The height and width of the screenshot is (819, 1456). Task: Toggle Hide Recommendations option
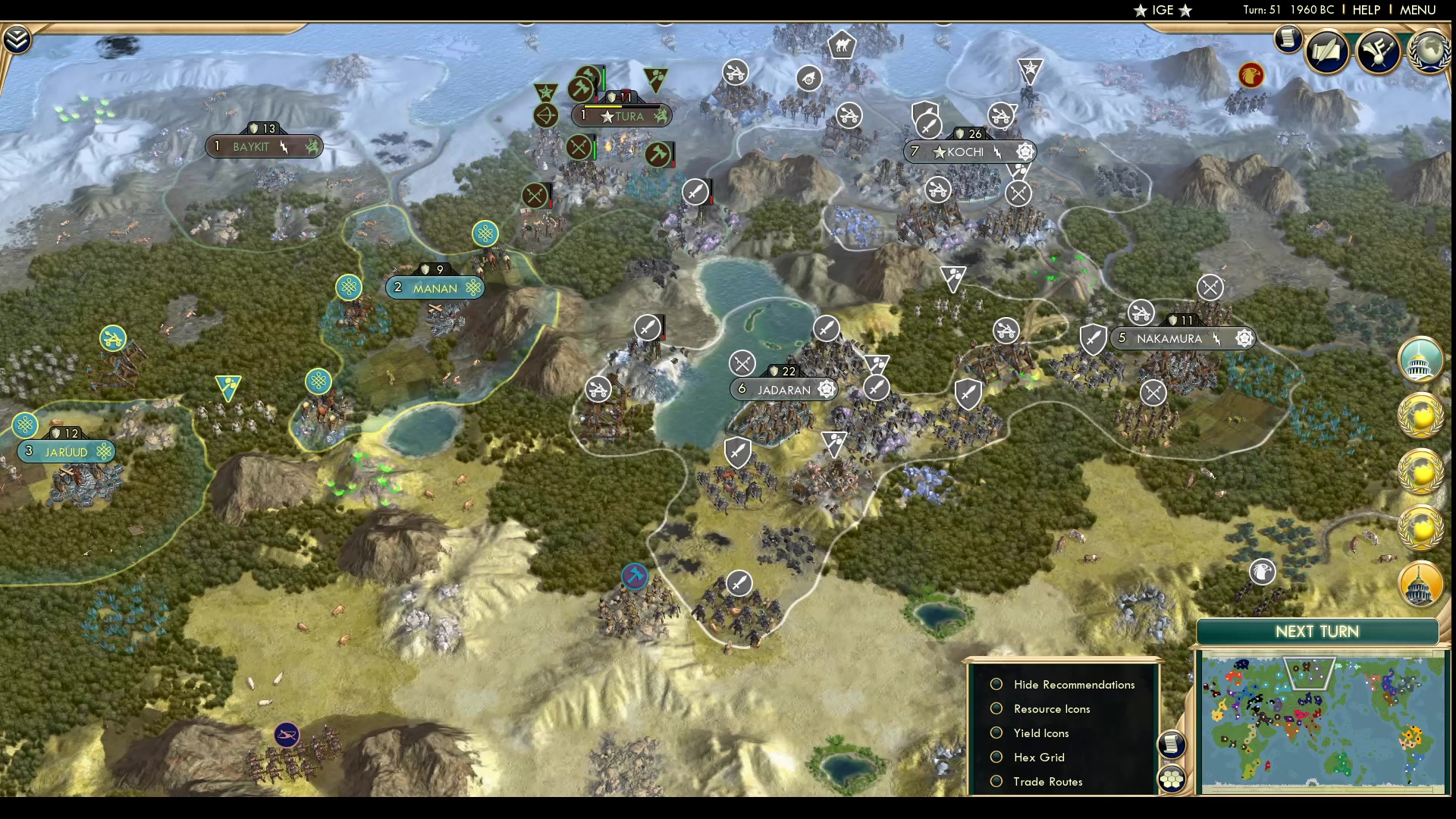(997, 684)
